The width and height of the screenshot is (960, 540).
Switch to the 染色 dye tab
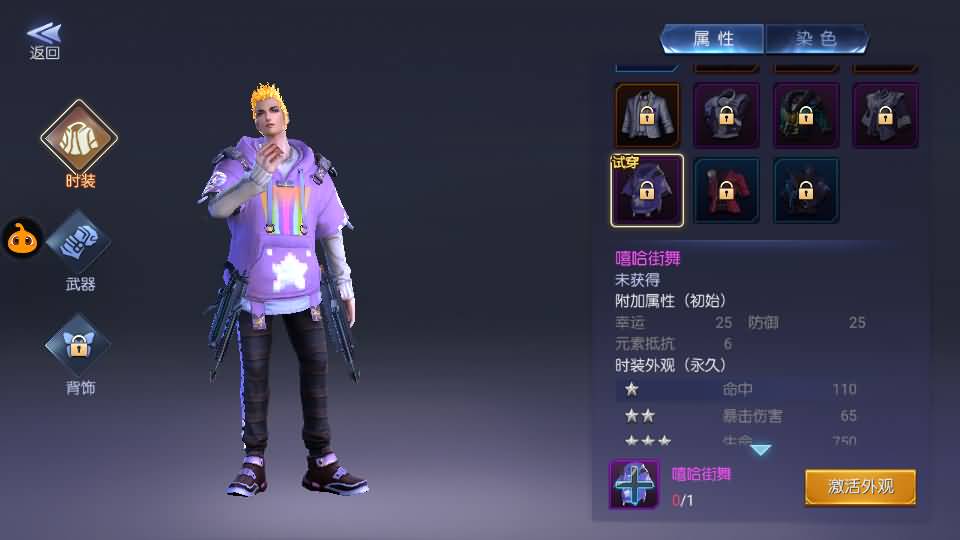coord(815,39)
